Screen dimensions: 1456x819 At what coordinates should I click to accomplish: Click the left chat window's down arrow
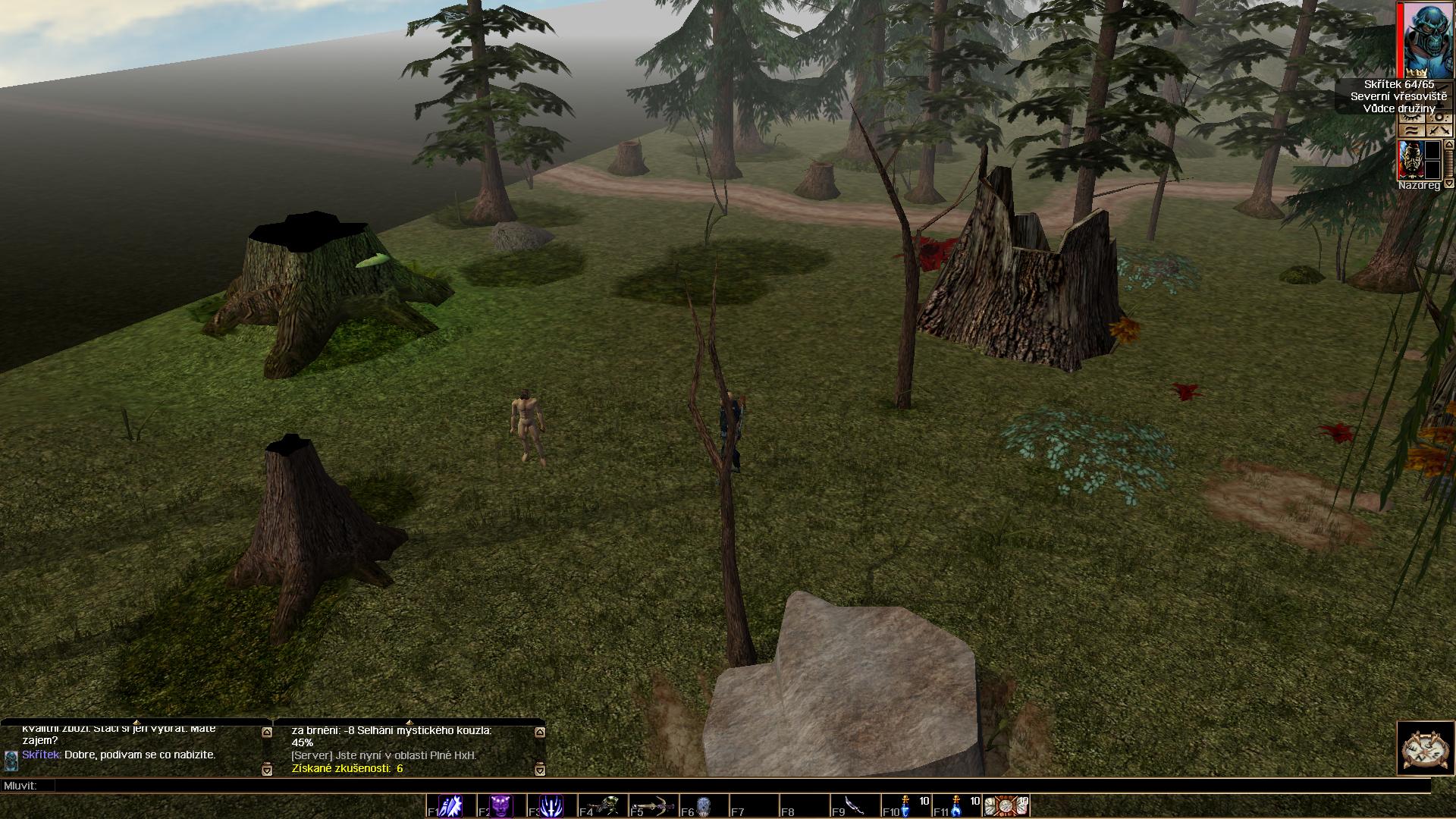[266, 770]
